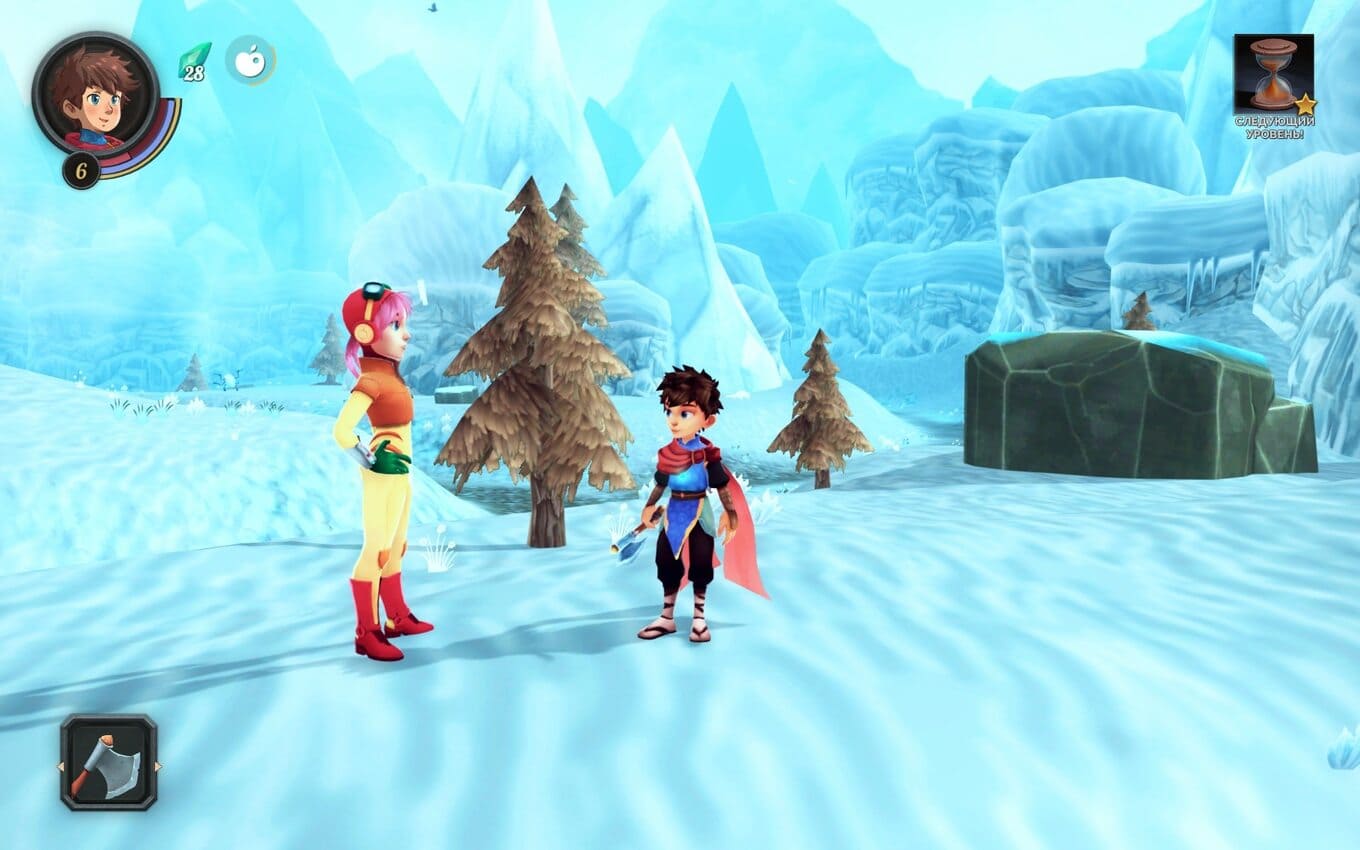This screenshot has width=1360, height=850.
Task: Select the axe weapon slot
Action: tap(108, 762)
